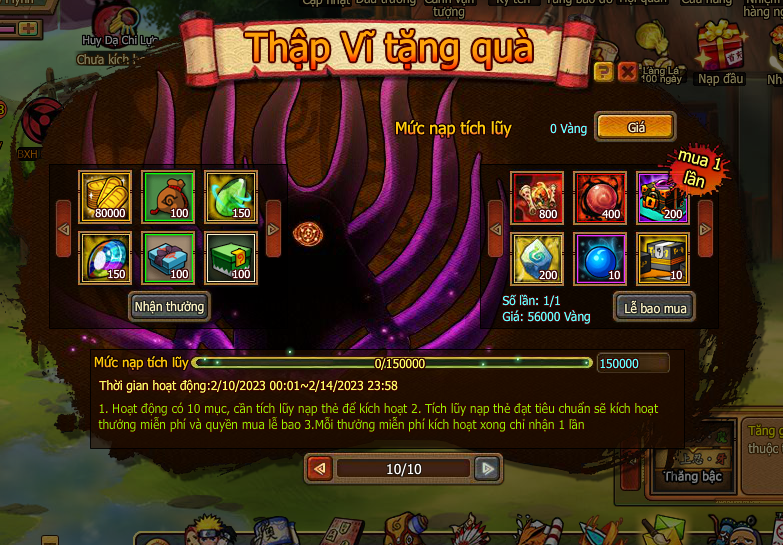
Task: Select the green crystal 150 reward slot
Action: [x=231, y=196]
